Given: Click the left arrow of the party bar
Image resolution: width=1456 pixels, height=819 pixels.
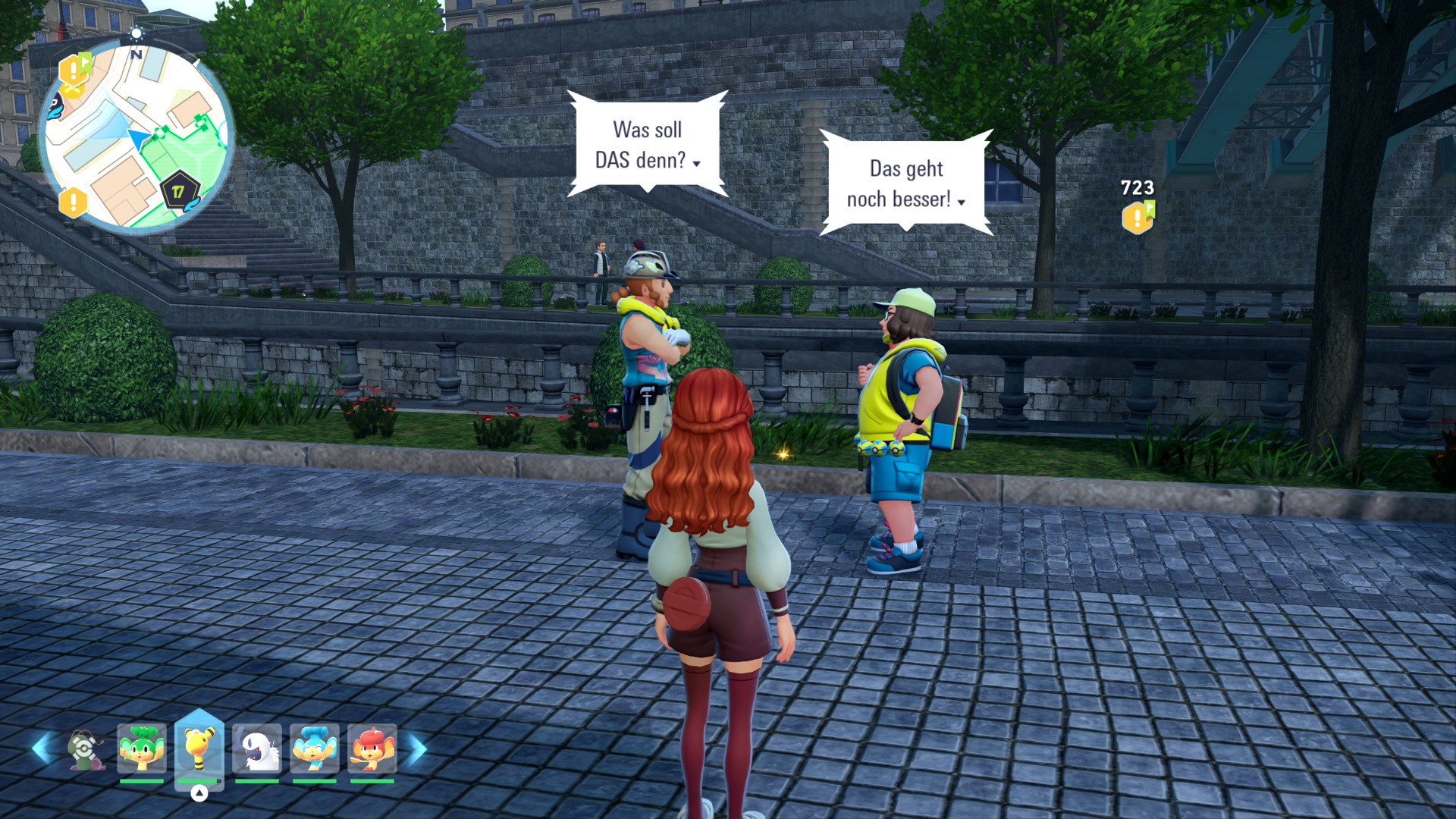Looking at the screenshot, I should pos(41,748).
